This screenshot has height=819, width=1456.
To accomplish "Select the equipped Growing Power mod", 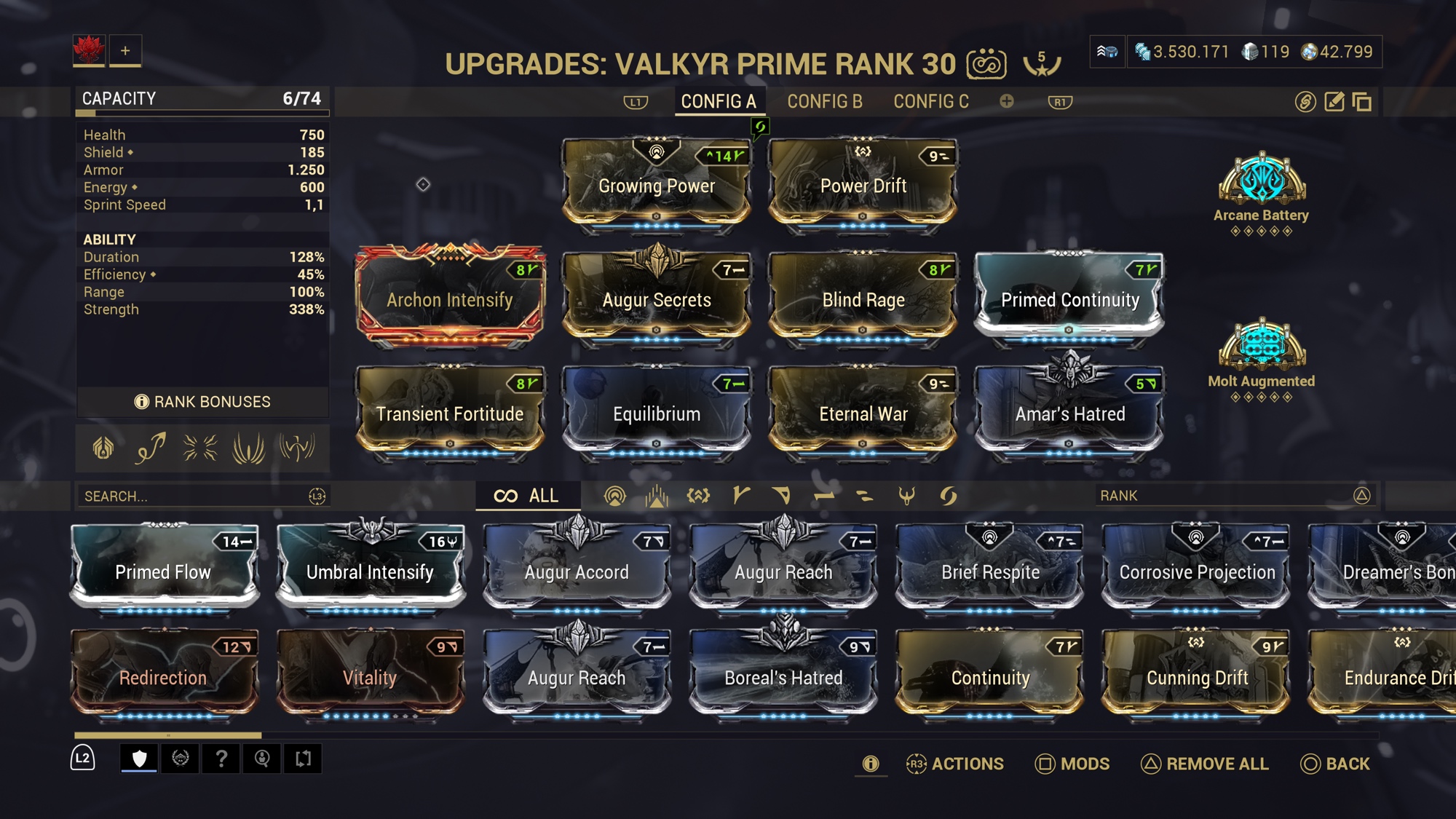I will point(656,185).
